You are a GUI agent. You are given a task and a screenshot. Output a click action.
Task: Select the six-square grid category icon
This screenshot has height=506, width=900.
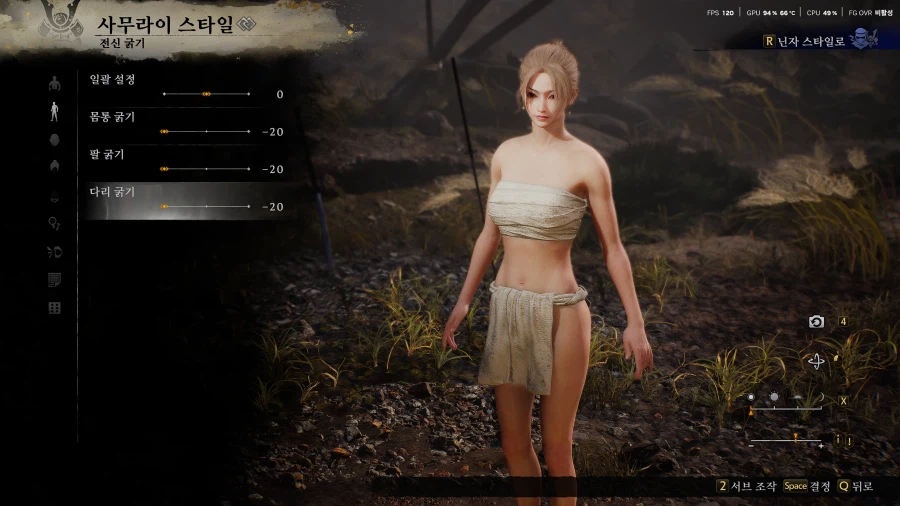54,308
